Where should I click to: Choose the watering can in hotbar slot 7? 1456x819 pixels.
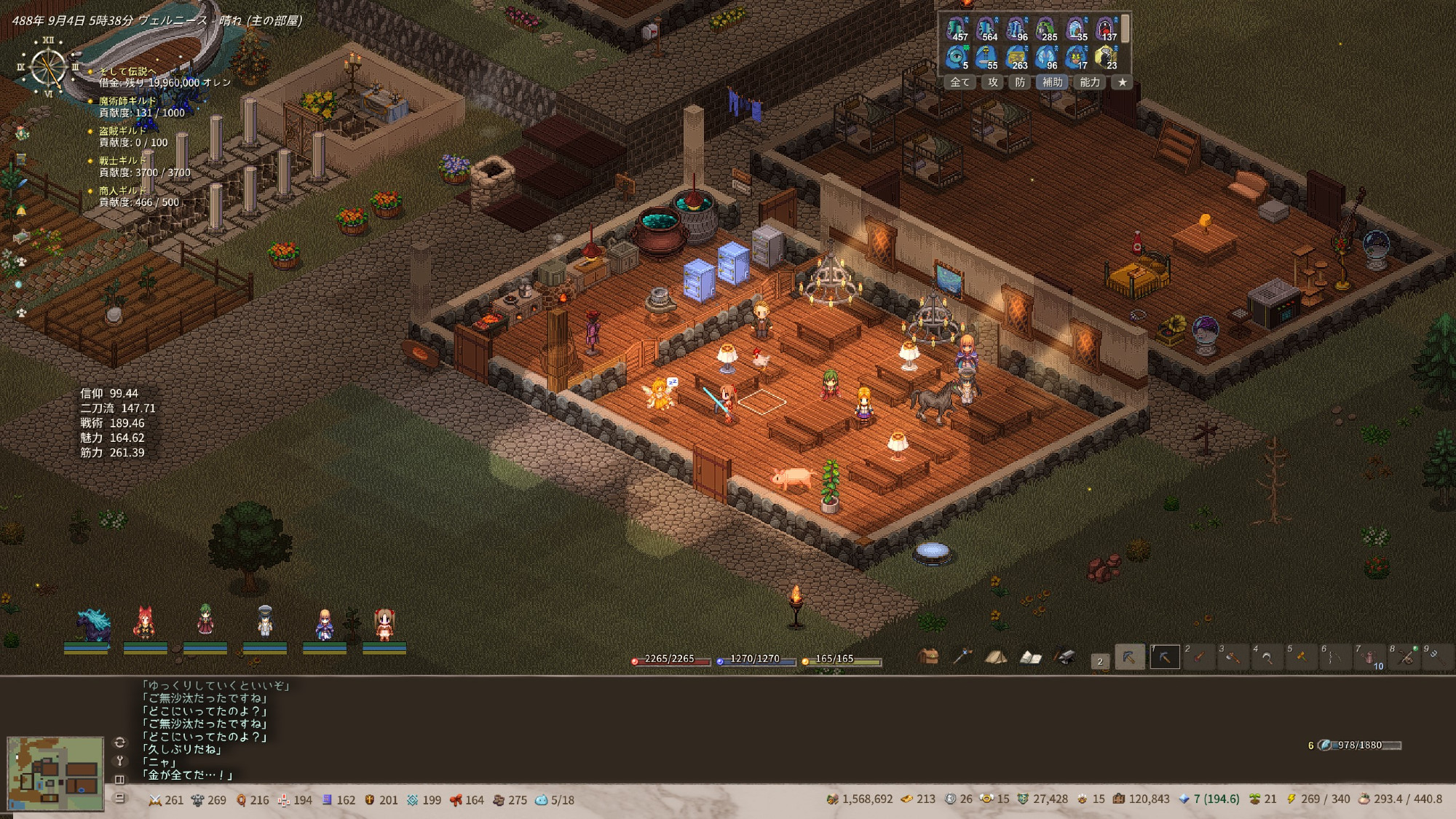coord(1369,657)
